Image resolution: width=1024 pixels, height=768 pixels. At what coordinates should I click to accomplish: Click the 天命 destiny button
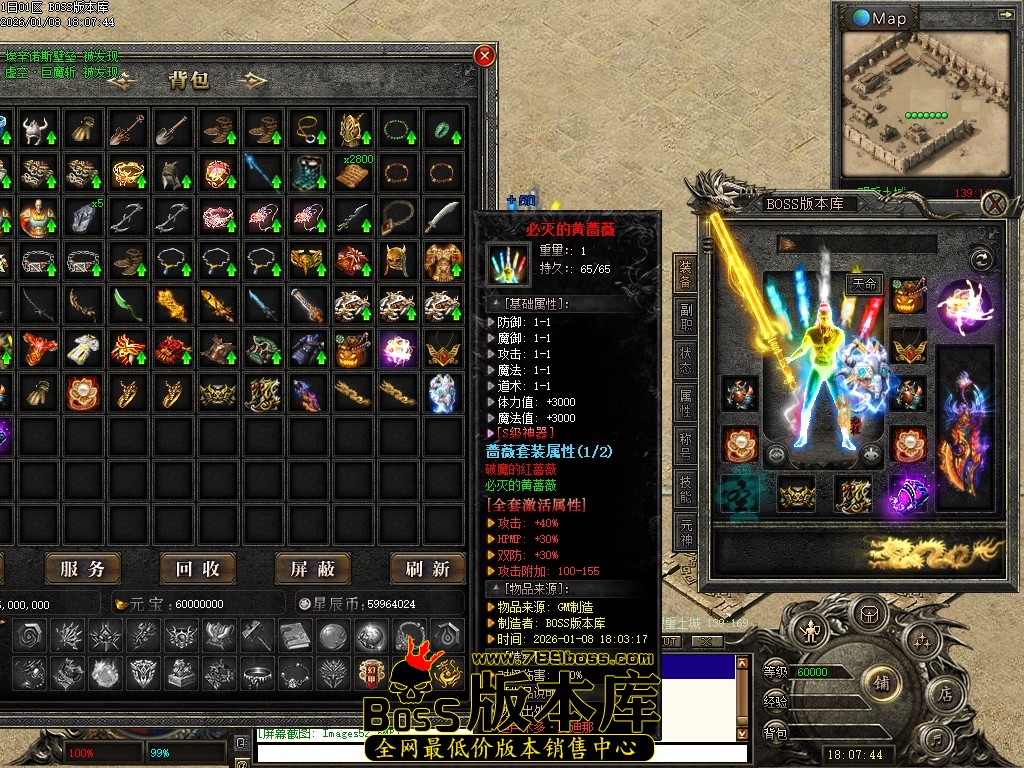[x=863, y=284]
